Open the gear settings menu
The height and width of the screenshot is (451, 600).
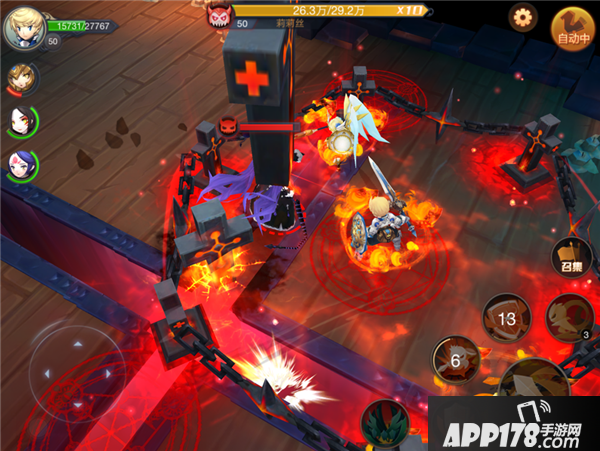pyautogui.click(x=523, y=16)
